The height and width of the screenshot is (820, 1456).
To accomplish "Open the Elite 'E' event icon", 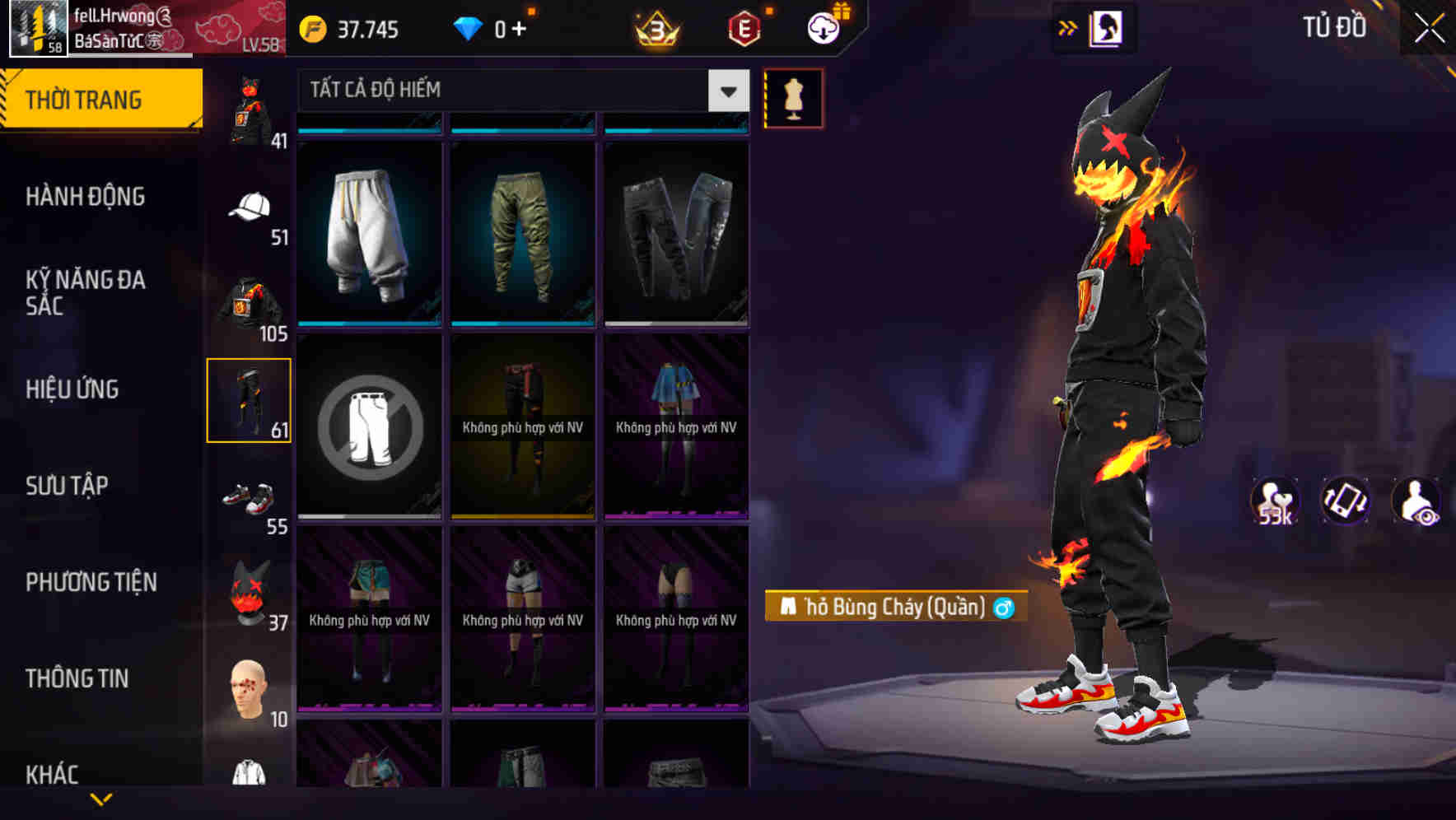I will pos(742,27).
